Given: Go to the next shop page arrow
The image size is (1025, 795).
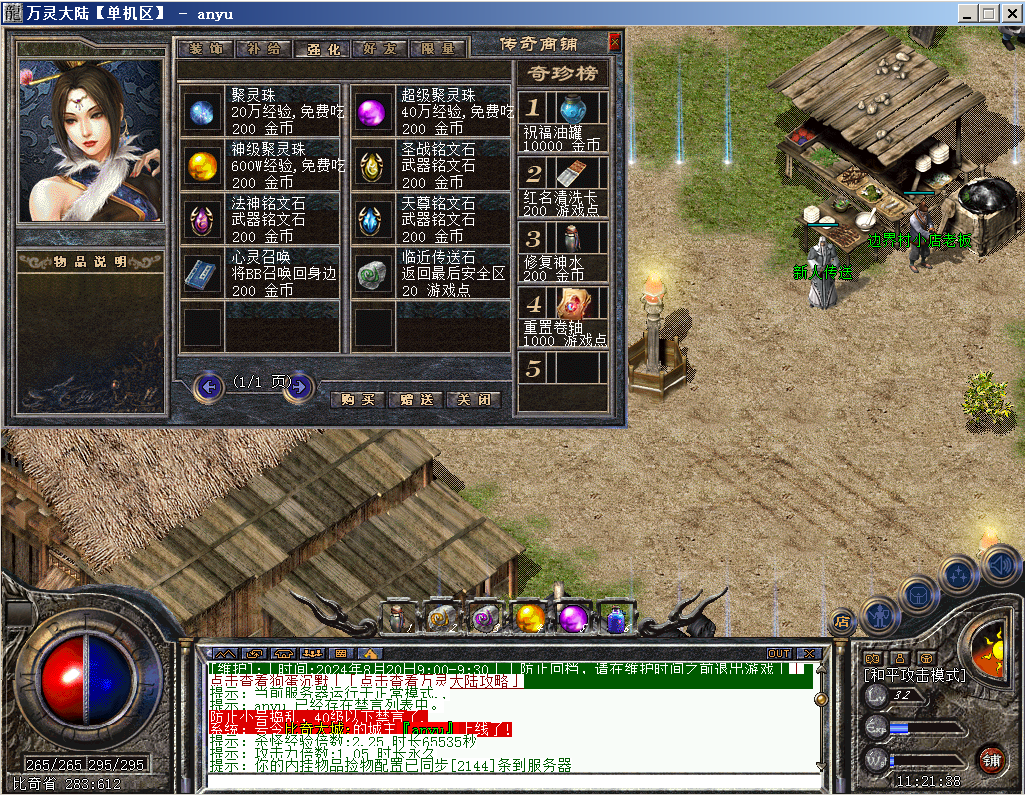Looking at the screenshot, I should click(x=298, y=386).
